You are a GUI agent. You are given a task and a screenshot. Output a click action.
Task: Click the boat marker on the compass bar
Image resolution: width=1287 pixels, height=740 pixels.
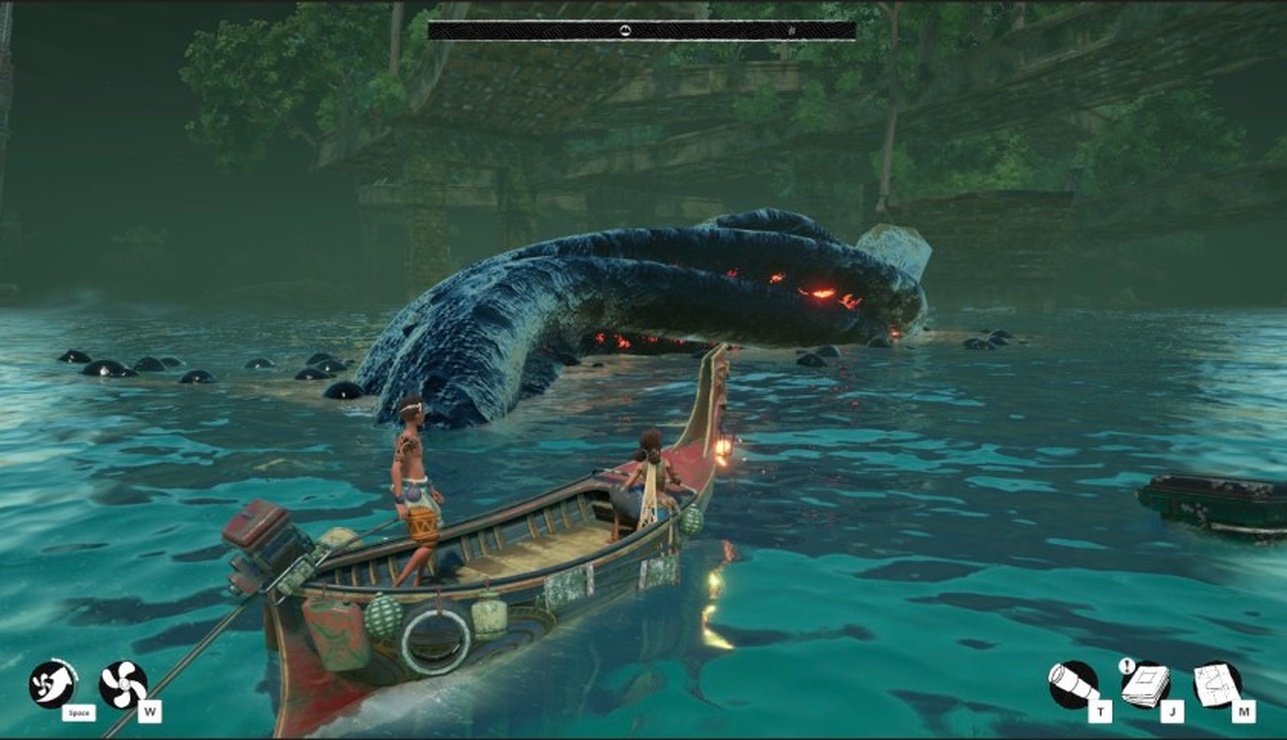pos(625,30)
